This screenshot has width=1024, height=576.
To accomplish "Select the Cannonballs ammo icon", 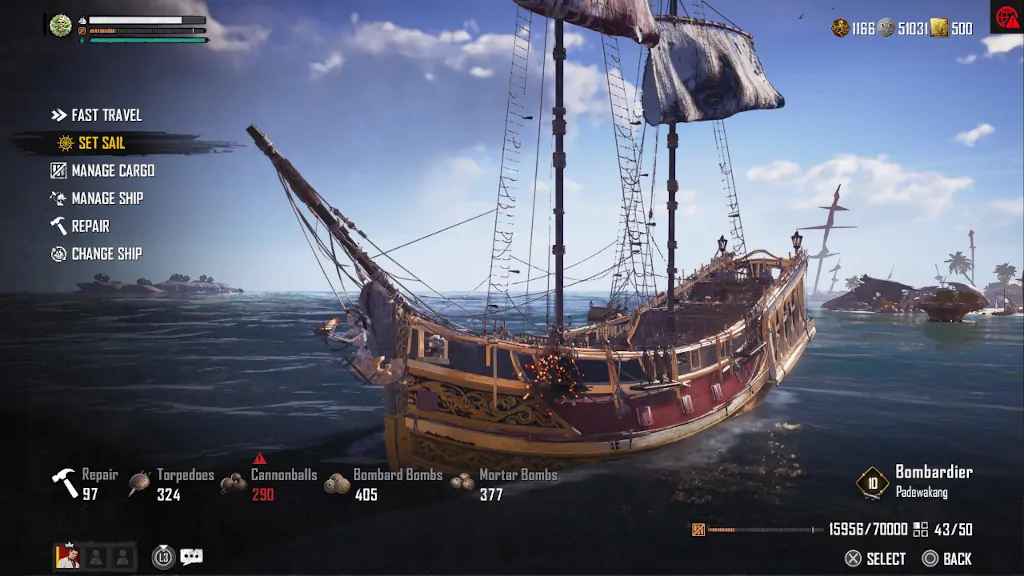I will pos(234,483).
